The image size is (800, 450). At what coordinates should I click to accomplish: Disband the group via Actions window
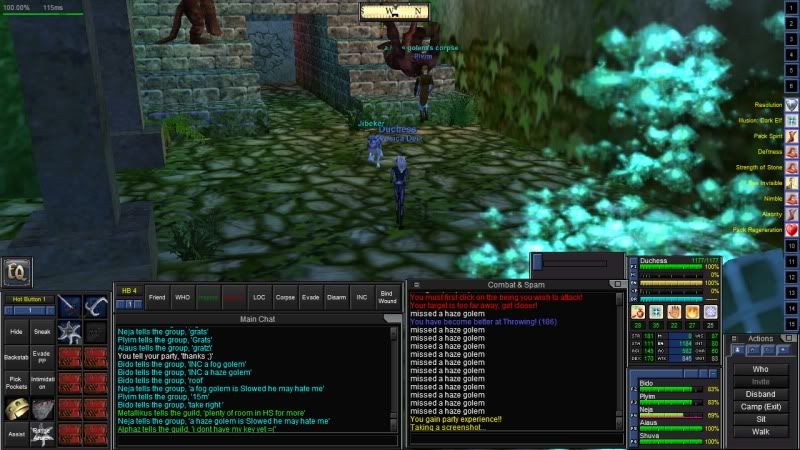[760, 394]
